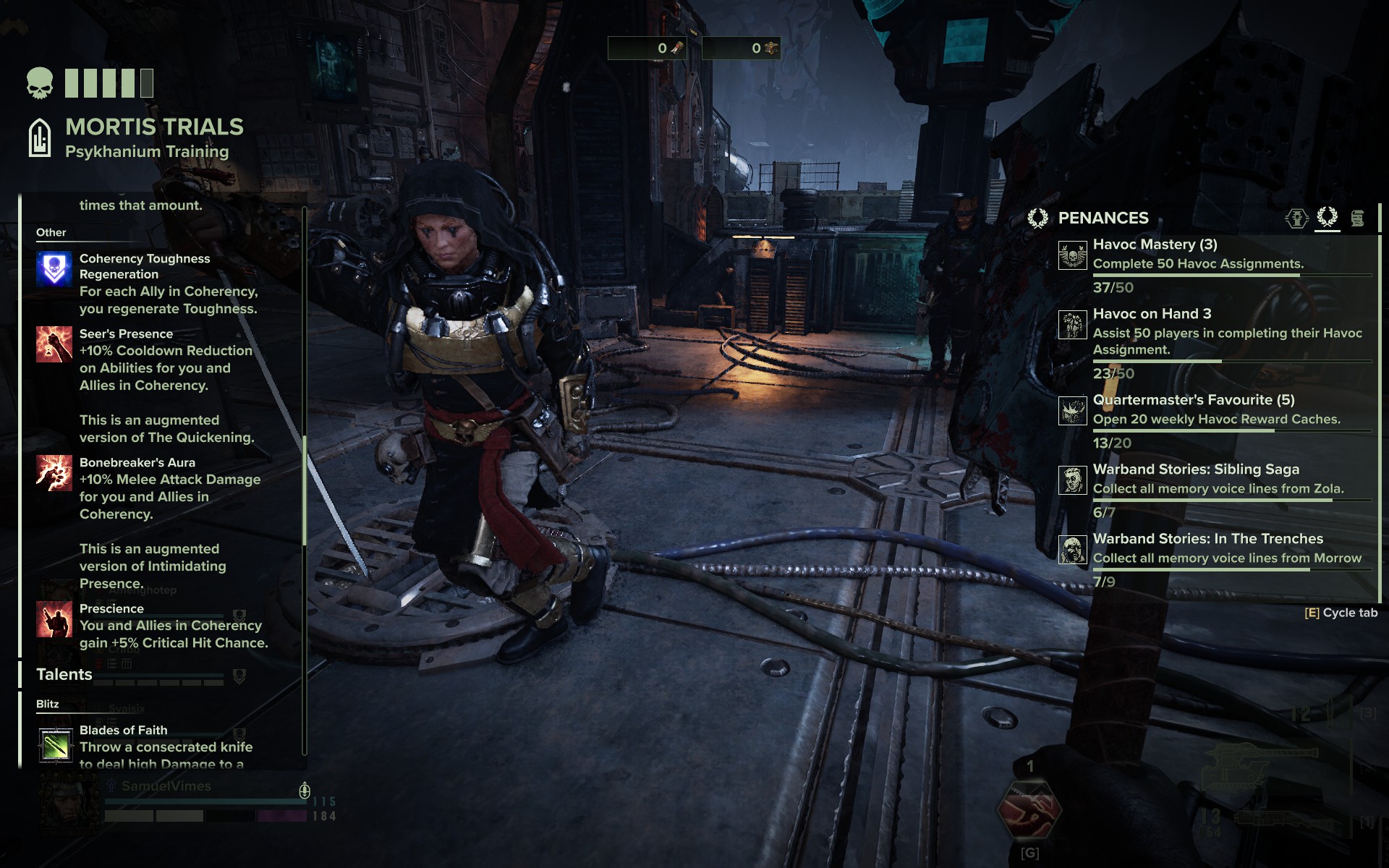Click the Mortis Trials mission emblem

40,137
